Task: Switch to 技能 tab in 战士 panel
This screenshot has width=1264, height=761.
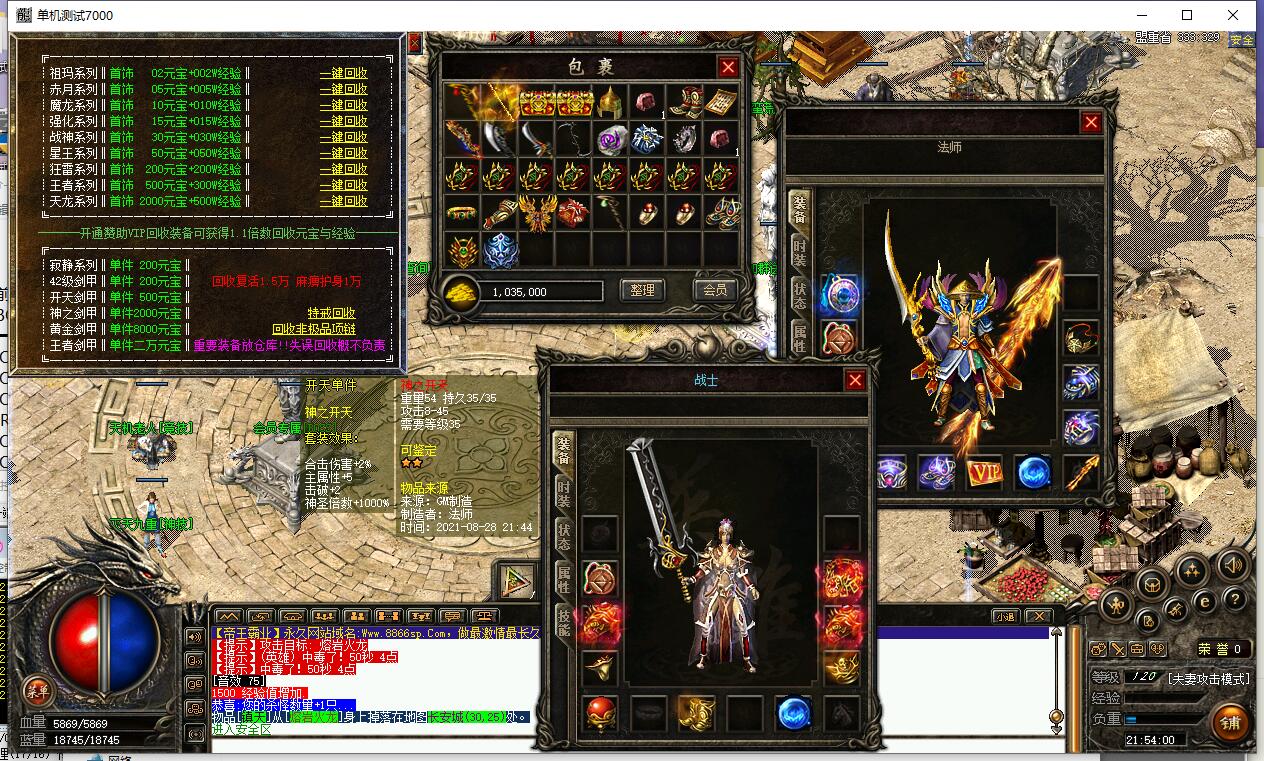Action: tap(564, 624)
